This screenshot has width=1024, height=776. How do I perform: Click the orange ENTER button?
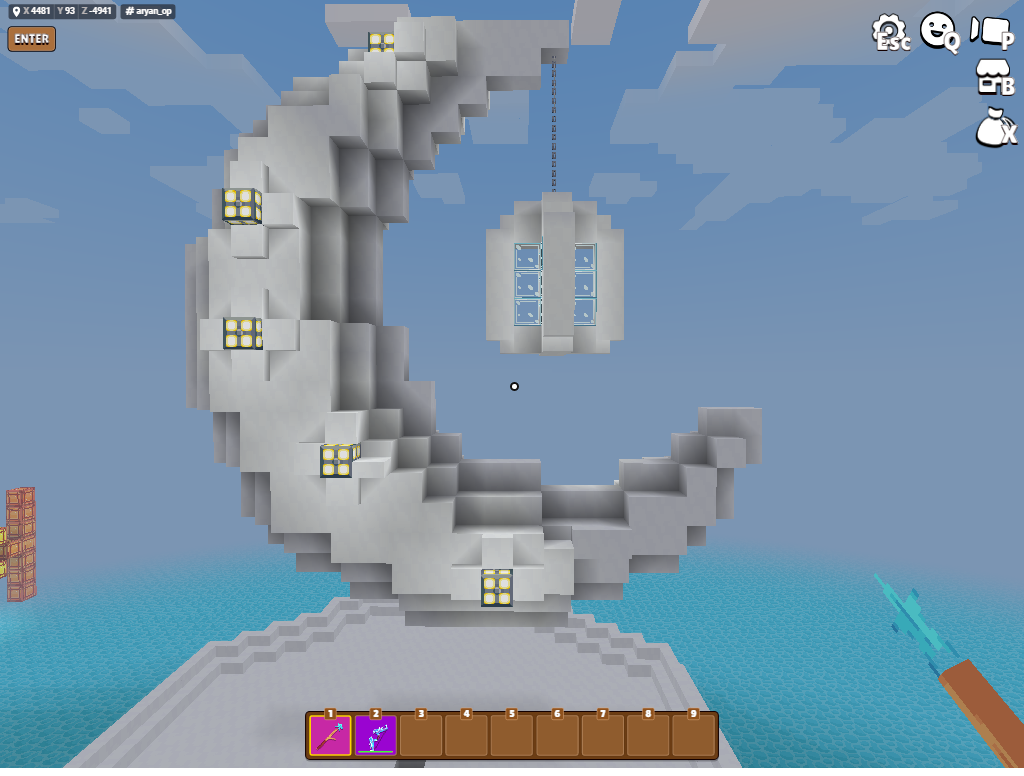coord(31,39)
